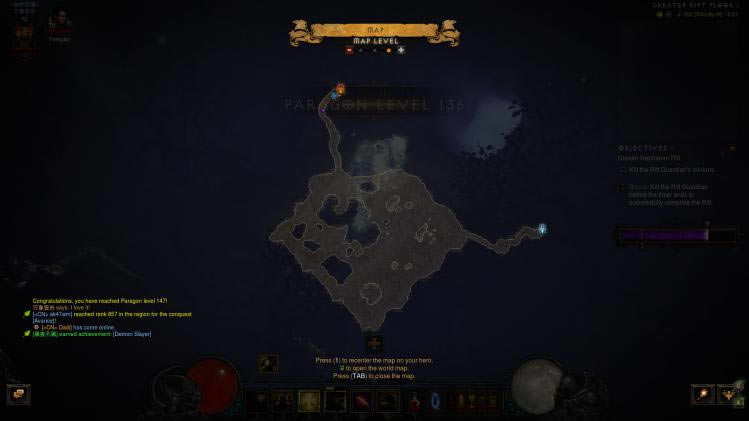Click the blue town portal icon
749x421 pixels.
435,401
